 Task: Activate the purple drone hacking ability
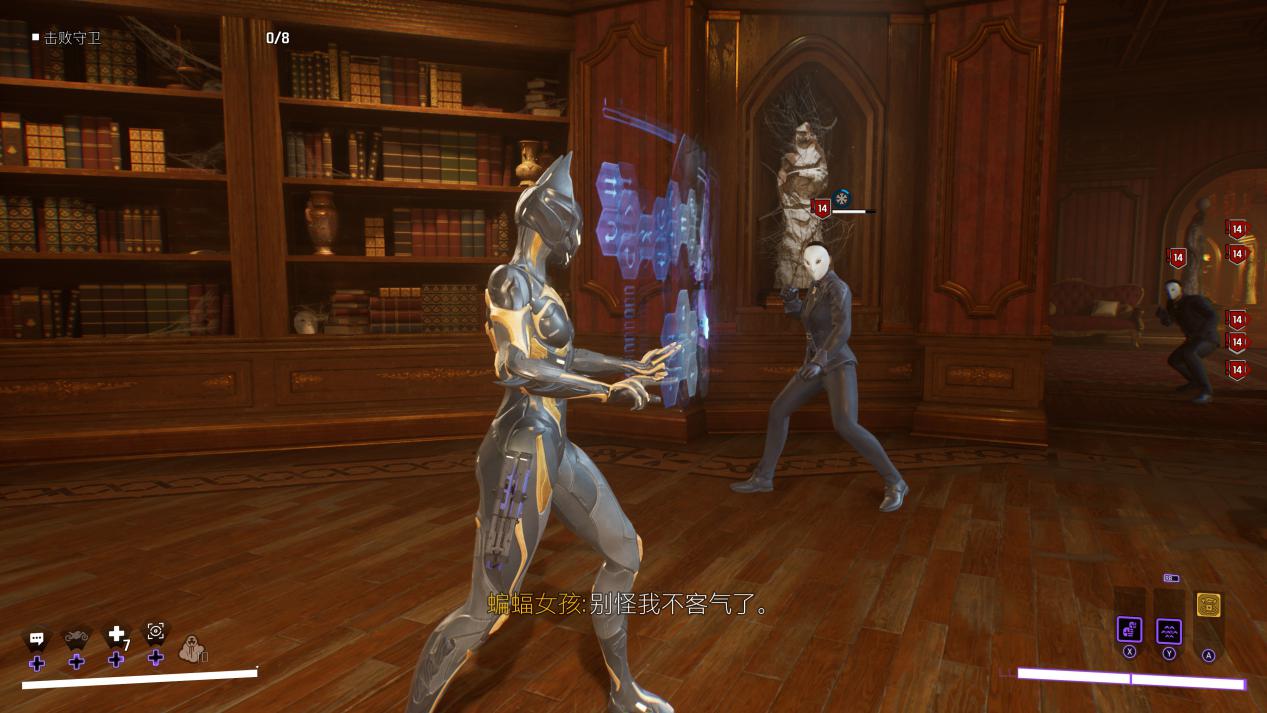pyautogui.click(x=1129, y=630)
